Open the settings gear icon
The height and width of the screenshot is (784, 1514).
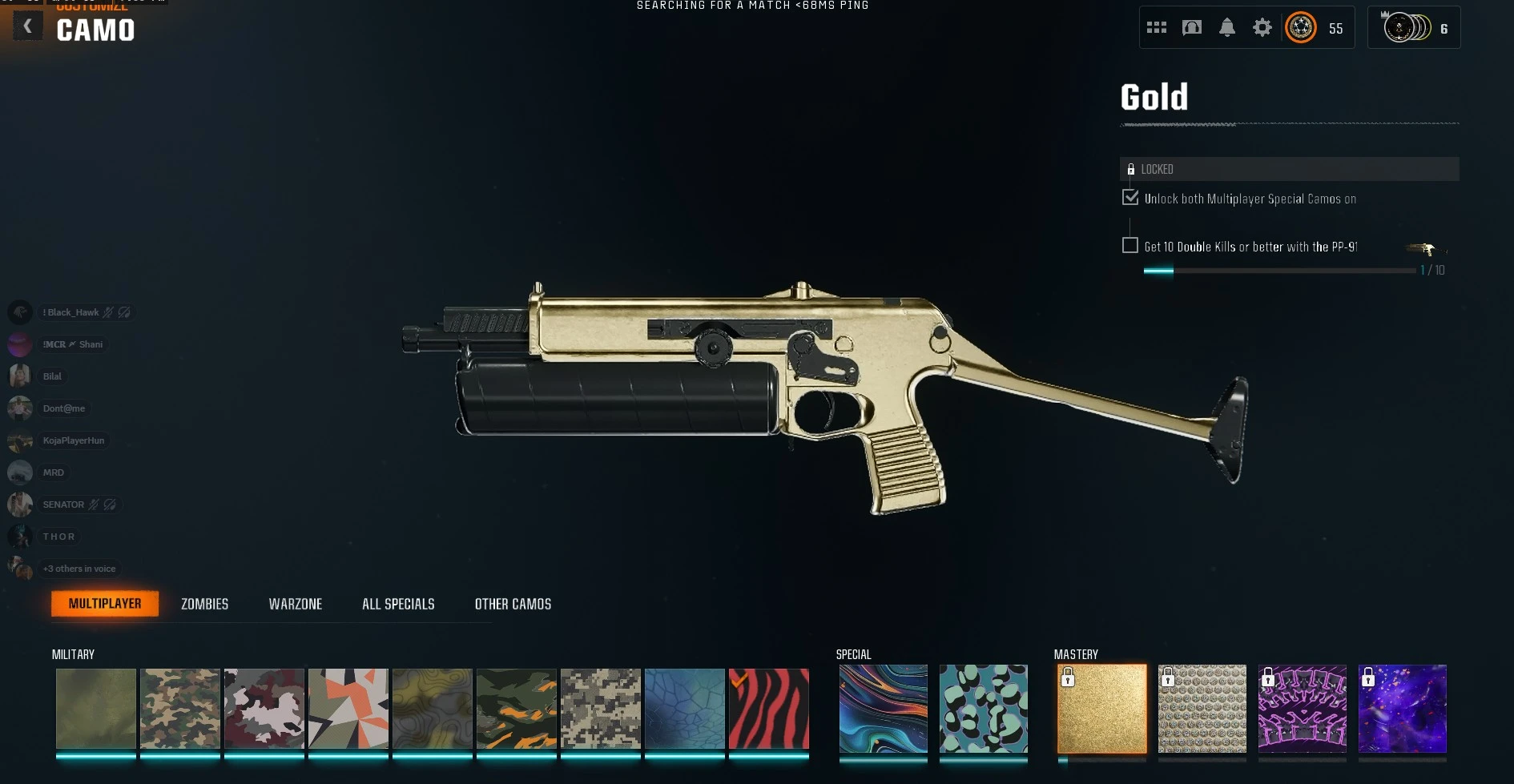click(x=1262, y=26)
